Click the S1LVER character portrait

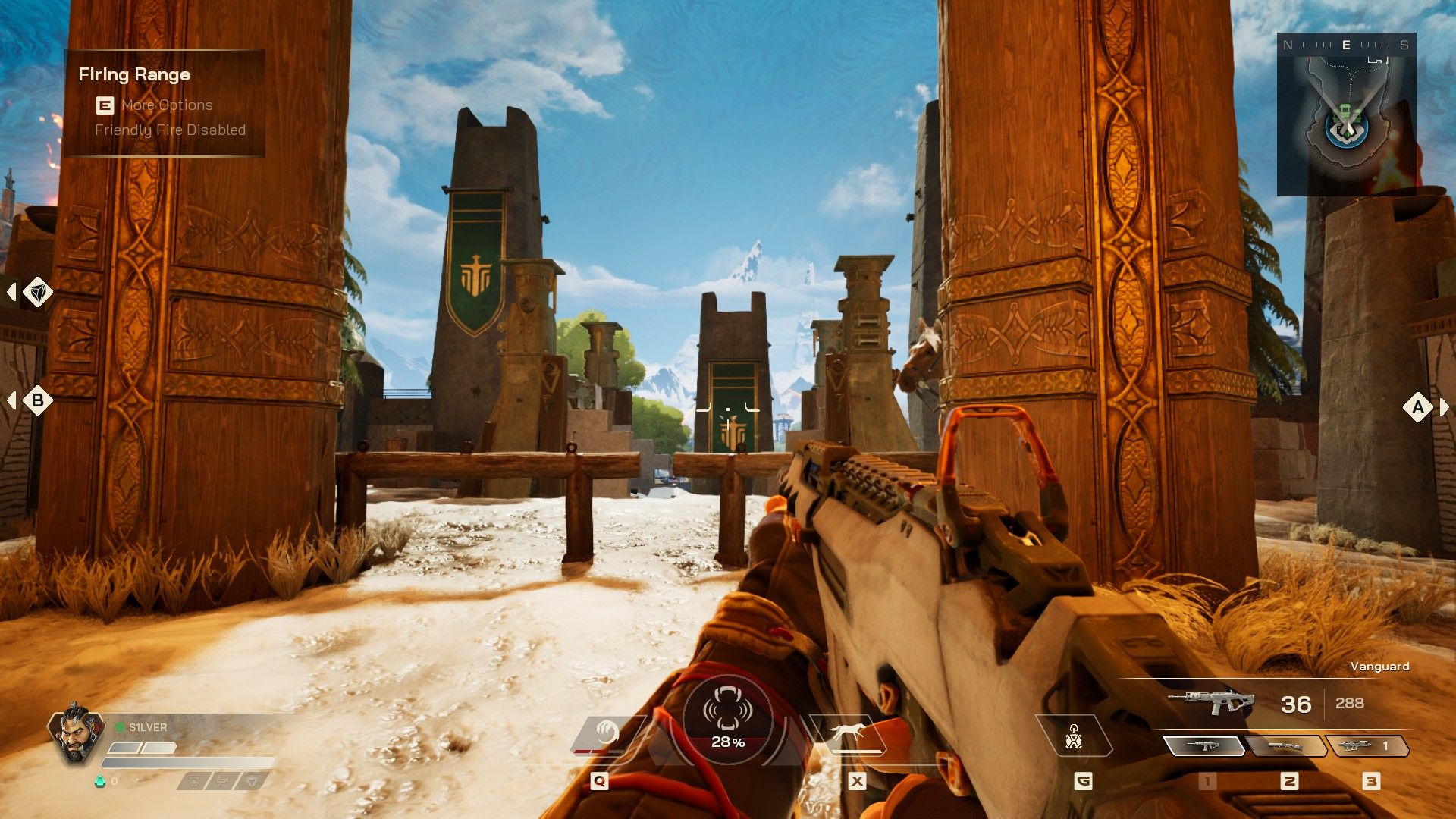75,734
